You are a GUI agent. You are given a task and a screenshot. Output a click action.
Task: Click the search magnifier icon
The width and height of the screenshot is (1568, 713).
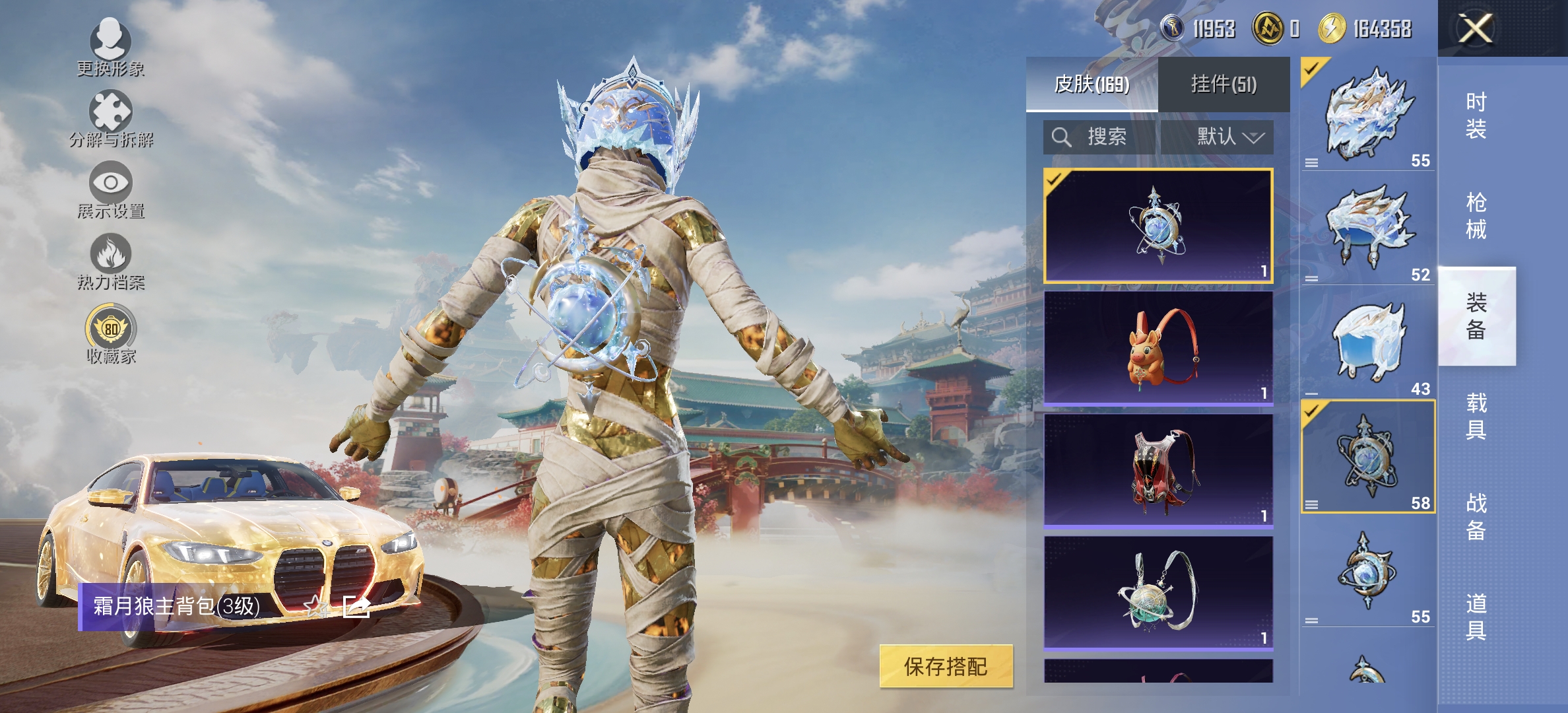1062,137
